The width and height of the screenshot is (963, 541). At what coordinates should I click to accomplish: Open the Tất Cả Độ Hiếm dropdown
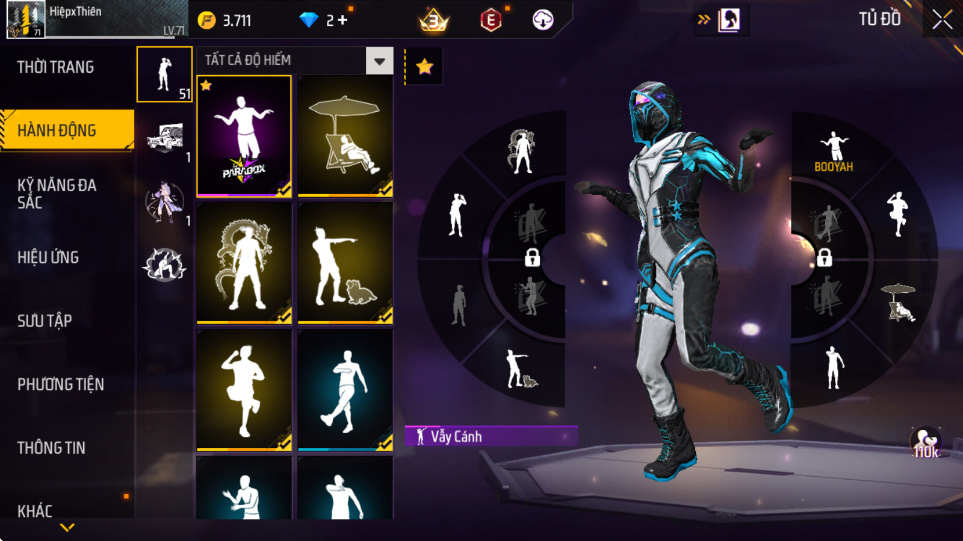click(x=379, y=61)
